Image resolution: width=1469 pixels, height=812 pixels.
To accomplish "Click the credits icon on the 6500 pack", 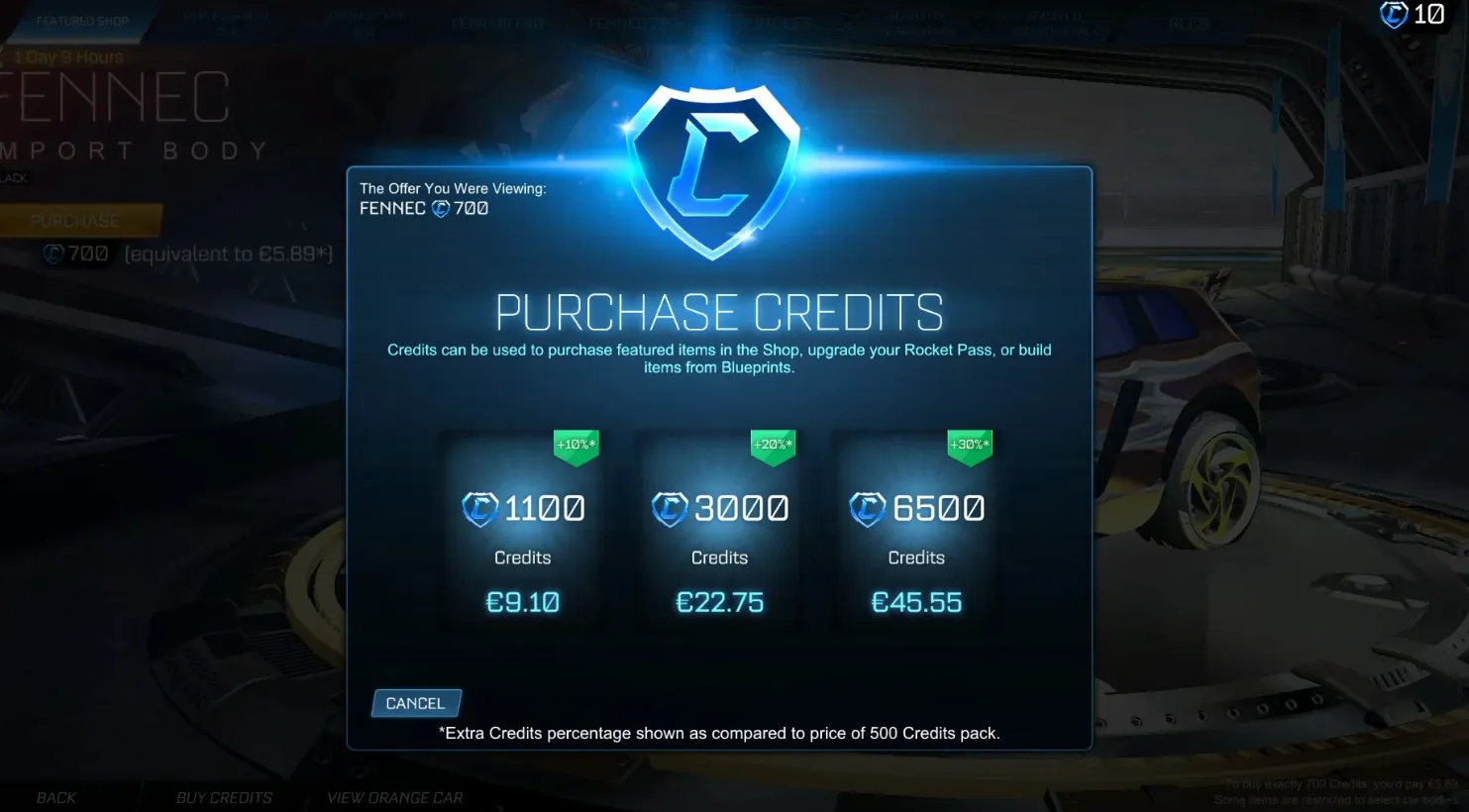I will pos(867,508).
